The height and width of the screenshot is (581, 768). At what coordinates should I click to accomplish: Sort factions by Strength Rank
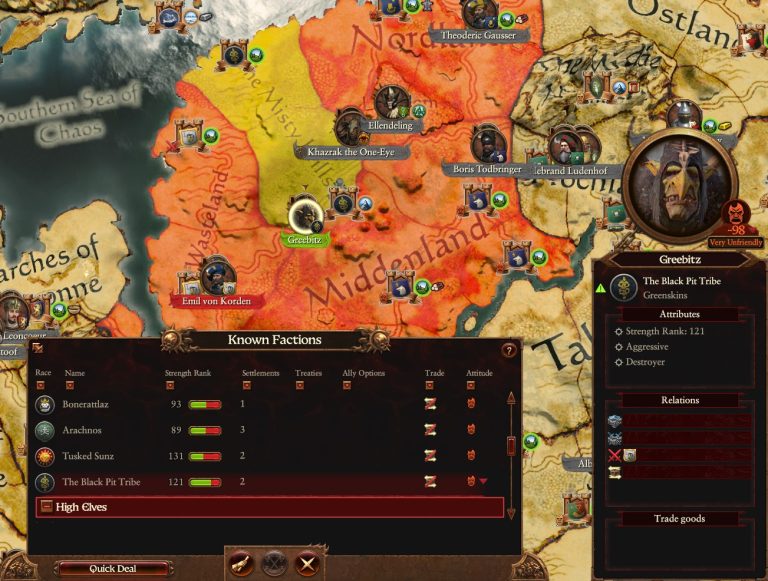tap(169, 384)
